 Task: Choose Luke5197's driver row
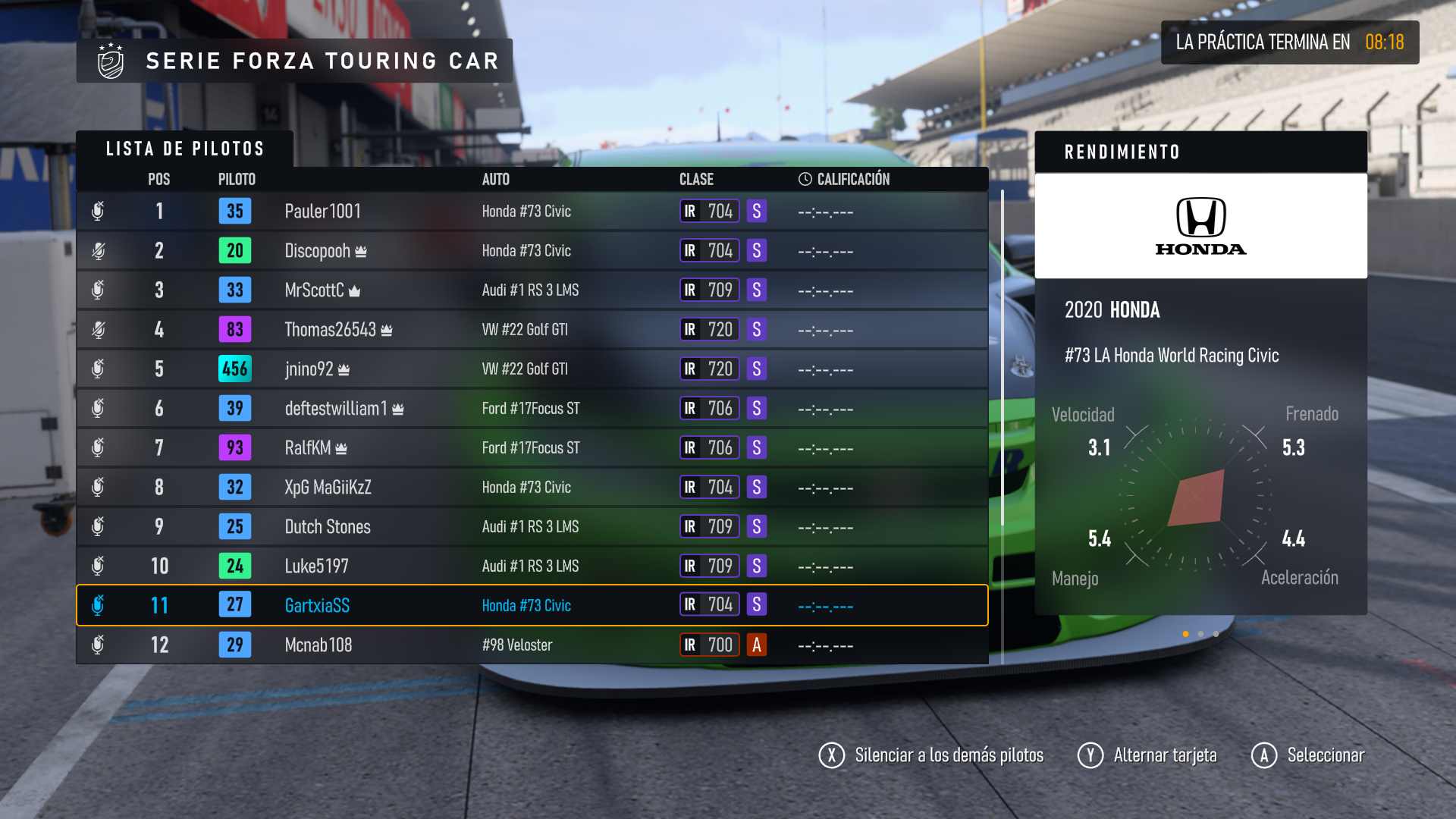point(531,566)
